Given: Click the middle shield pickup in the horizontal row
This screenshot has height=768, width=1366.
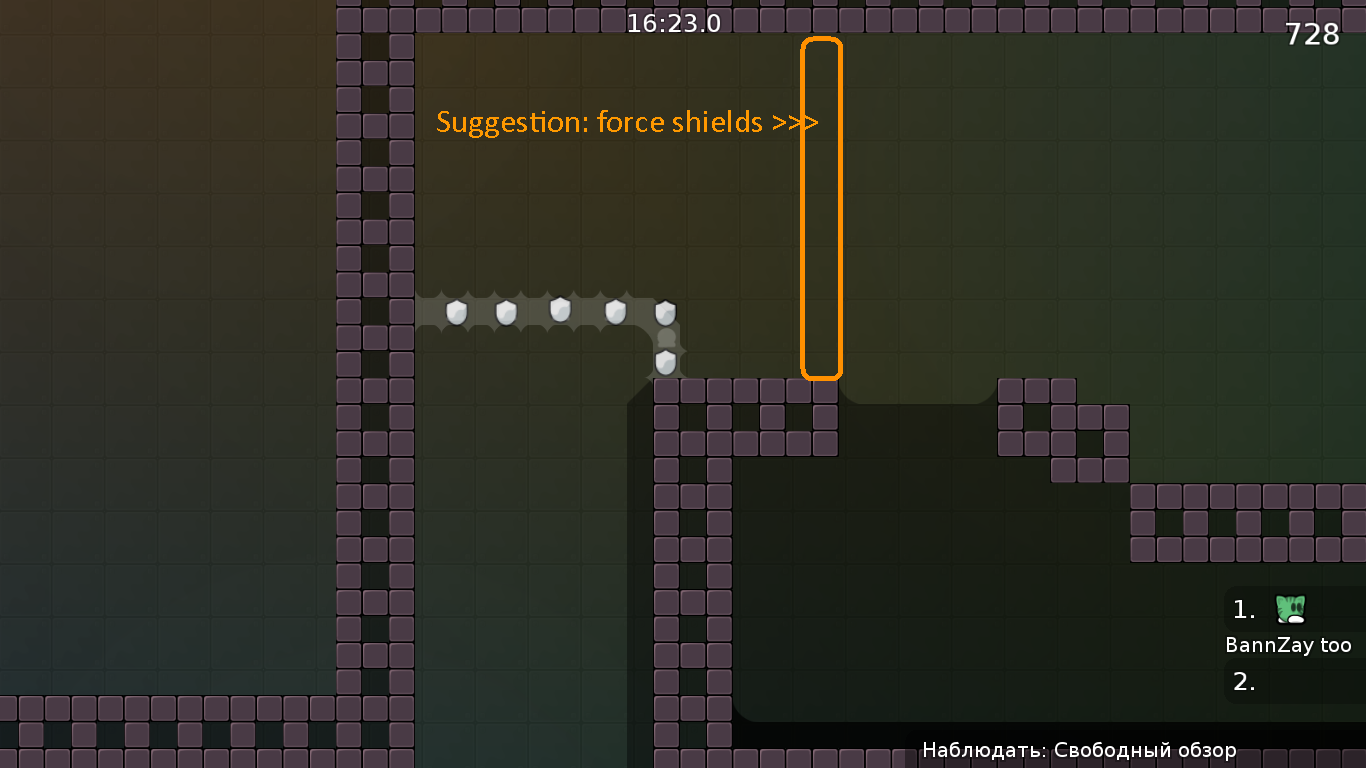Looking at the screenshot, I should tap(558, 311).
